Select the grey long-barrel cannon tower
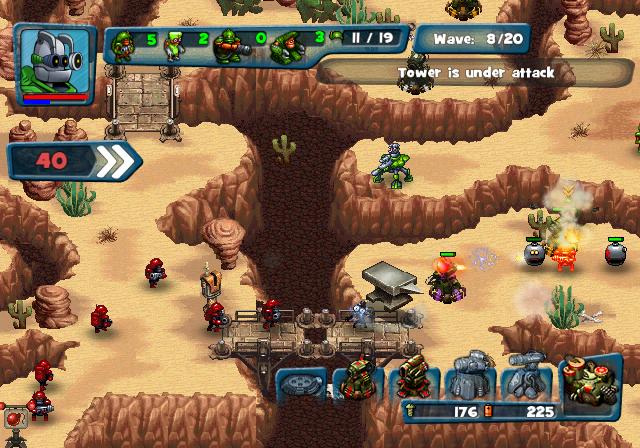 524,378
